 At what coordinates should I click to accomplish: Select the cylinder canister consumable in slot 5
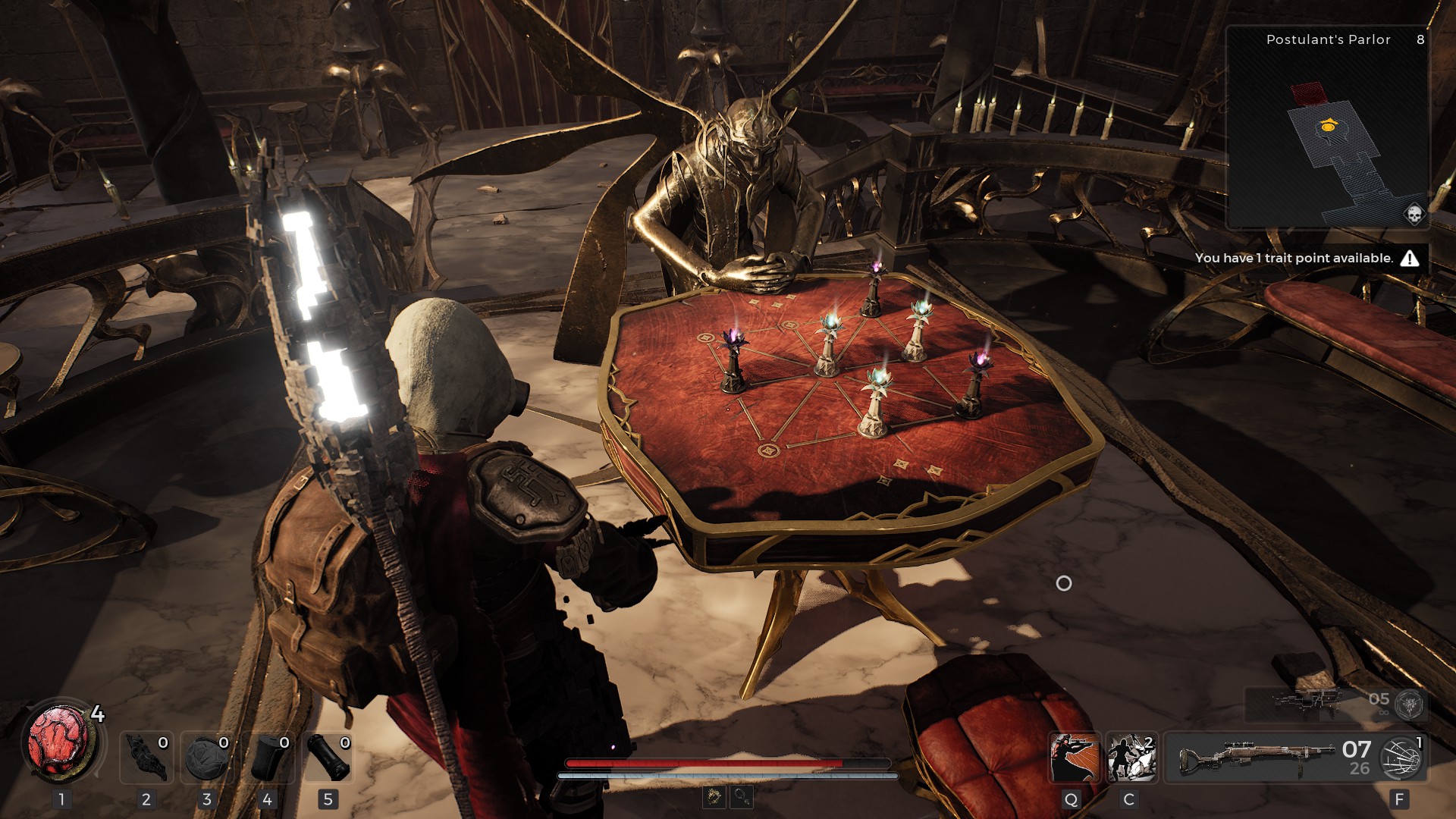(x=328, y=758)
